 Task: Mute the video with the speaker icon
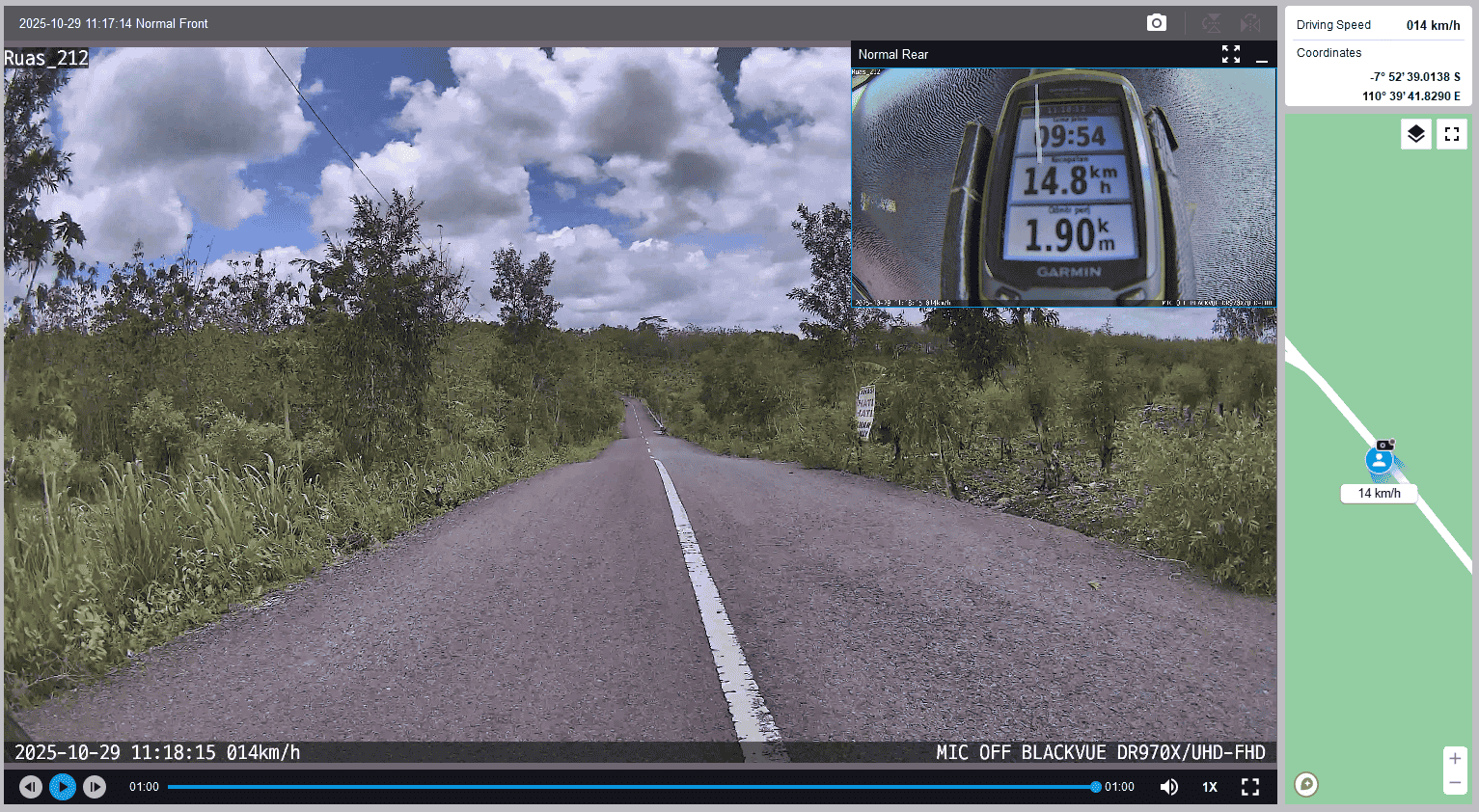[1168, 787]
